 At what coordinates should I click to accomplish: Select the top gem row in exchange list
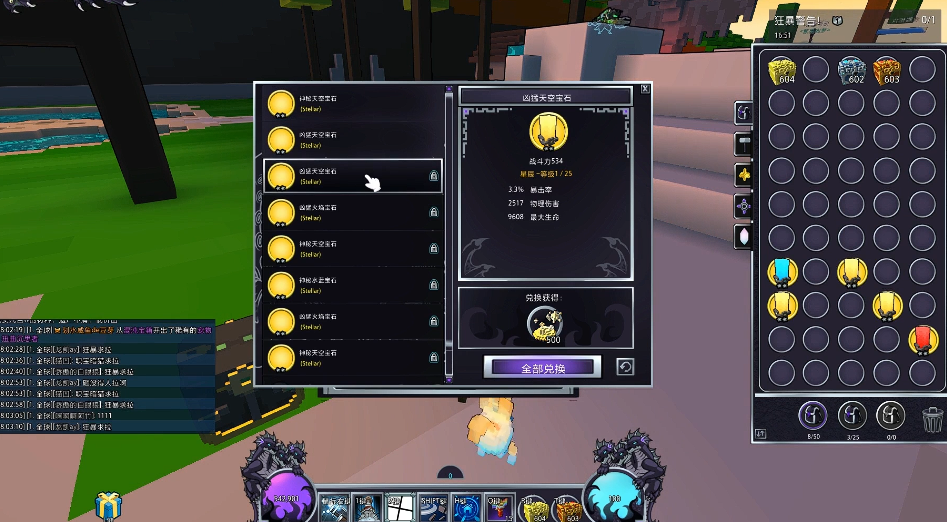[352, 104]
